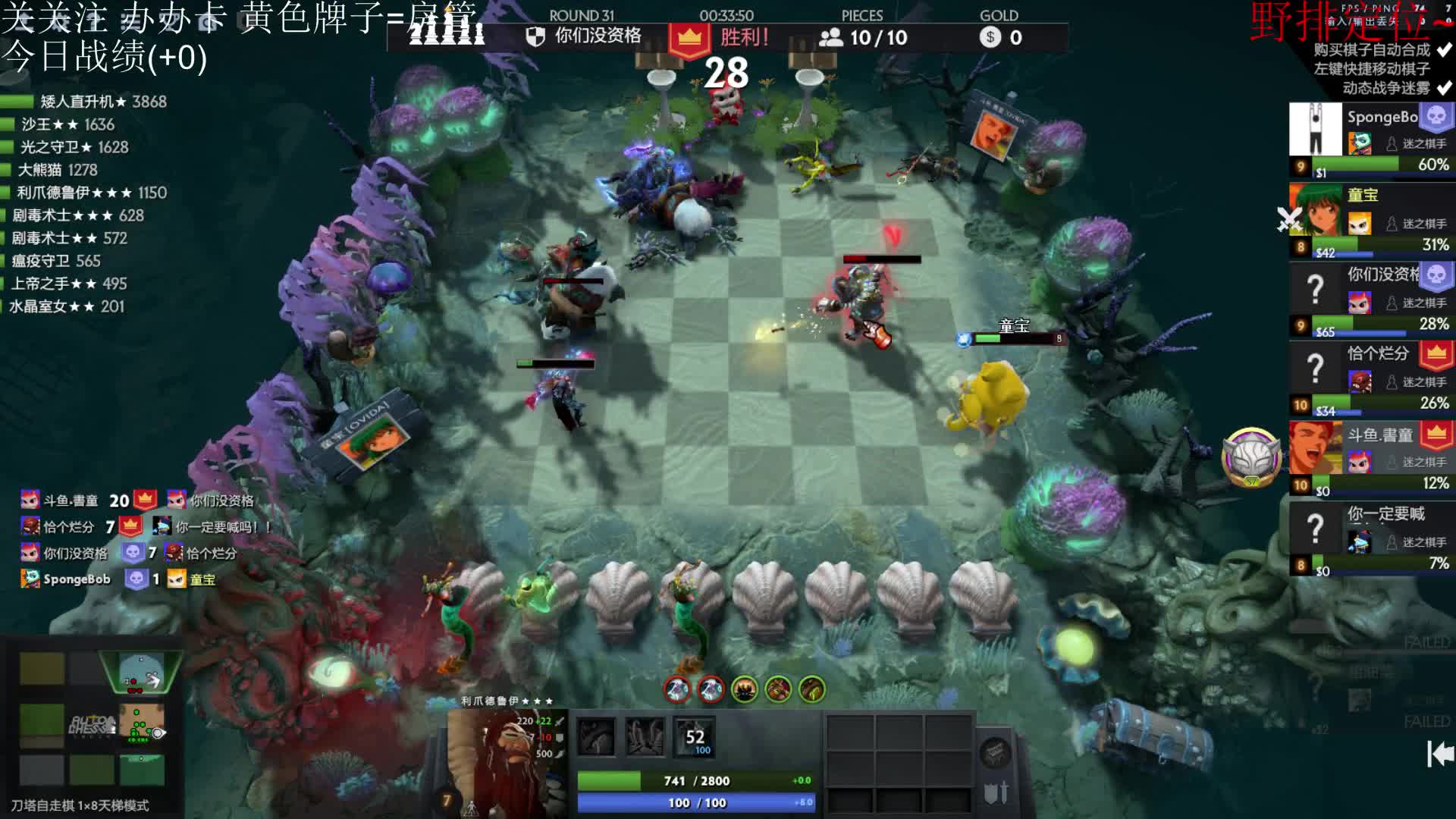The width and height of the screenshot is (1456, 819).
Task: Toggle the 购买棋子自动合成 checkbox
Action: coord(1444,50)
